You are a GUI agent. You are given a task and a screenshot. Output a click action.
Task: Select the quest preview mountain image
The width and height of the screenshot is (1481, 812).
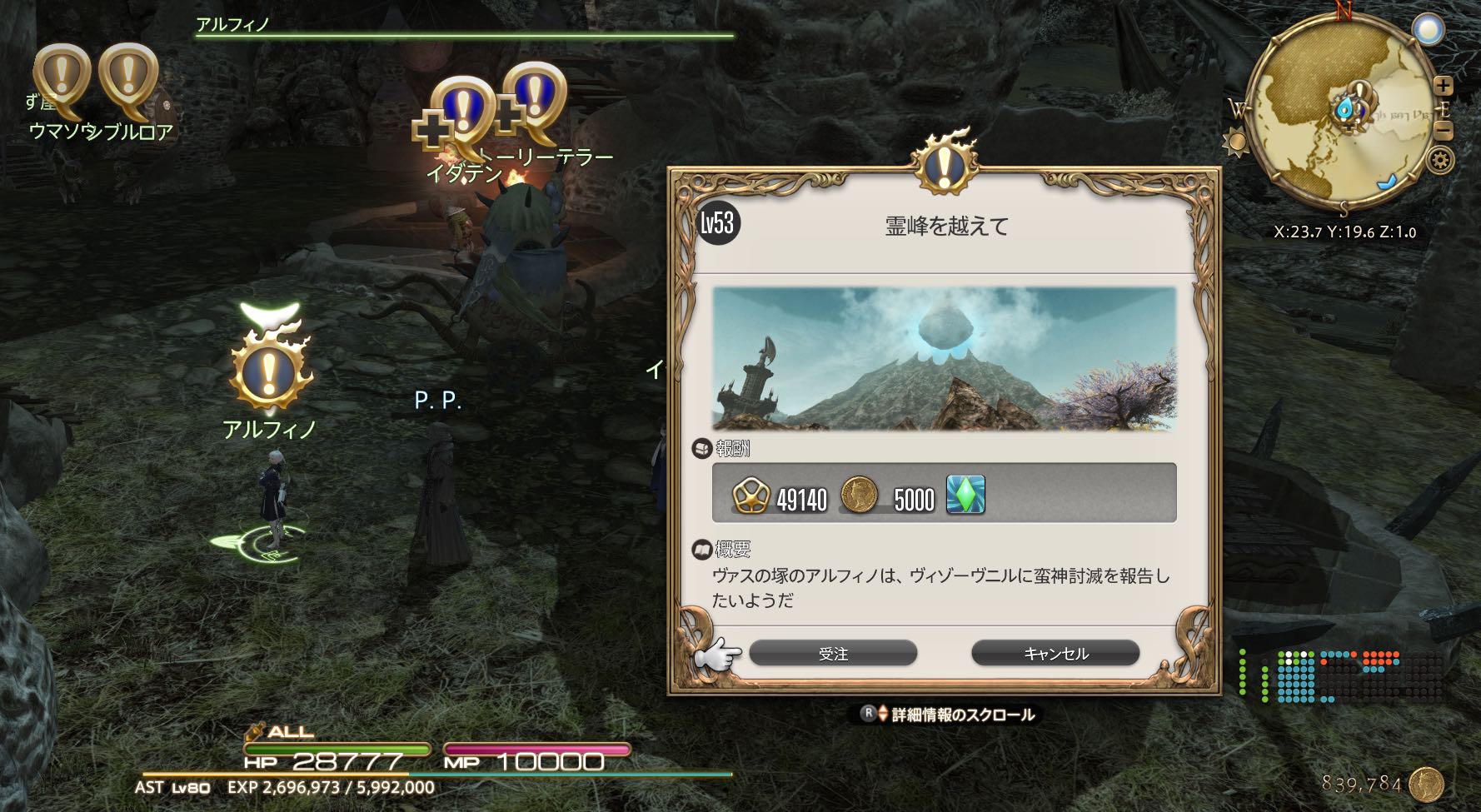point(944,358)
